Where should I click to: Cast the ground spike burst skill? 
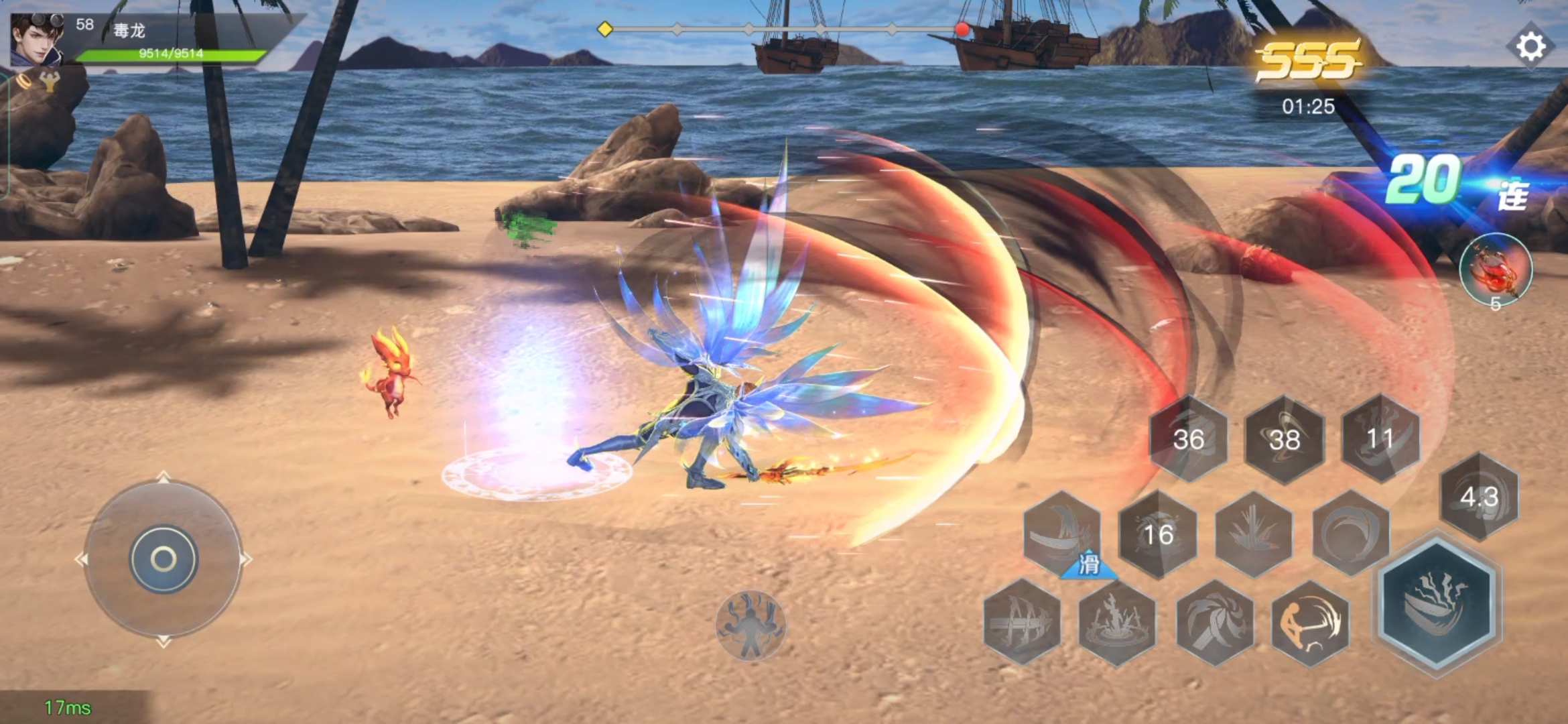[1254, 534]
